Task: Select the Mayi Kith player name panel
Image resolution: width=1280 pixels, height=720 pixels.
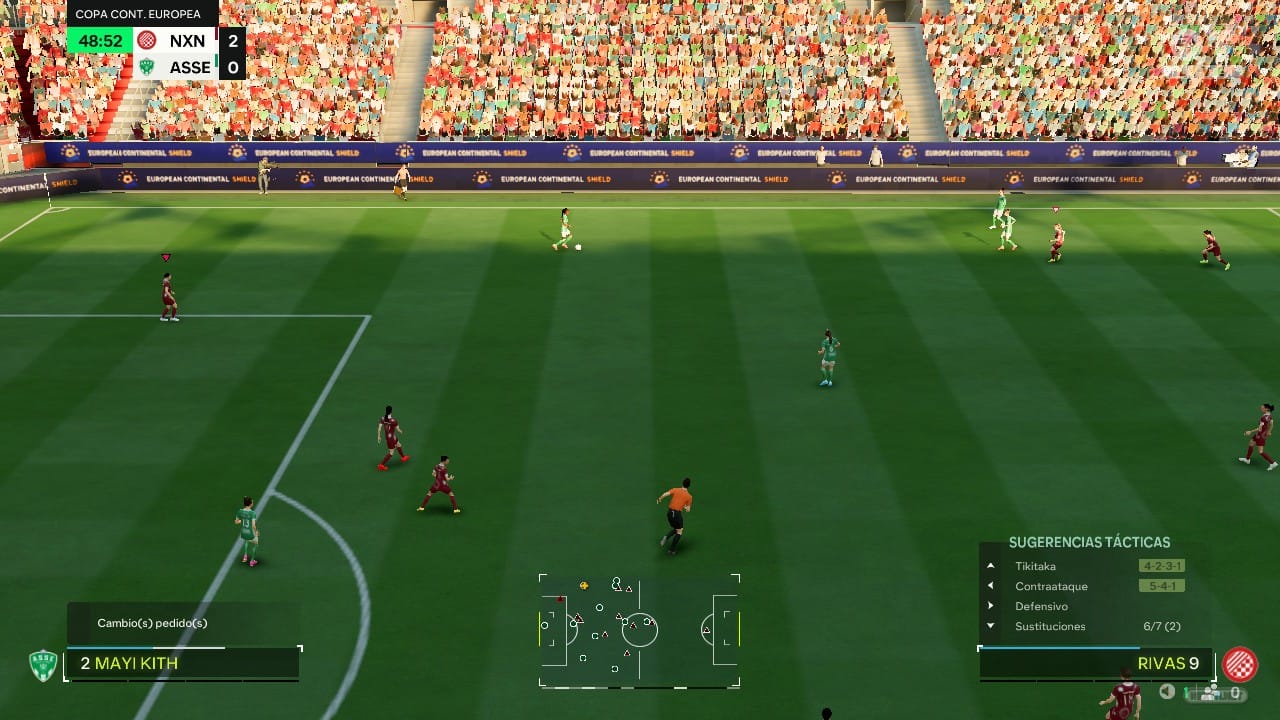Action: pos(182,663)
